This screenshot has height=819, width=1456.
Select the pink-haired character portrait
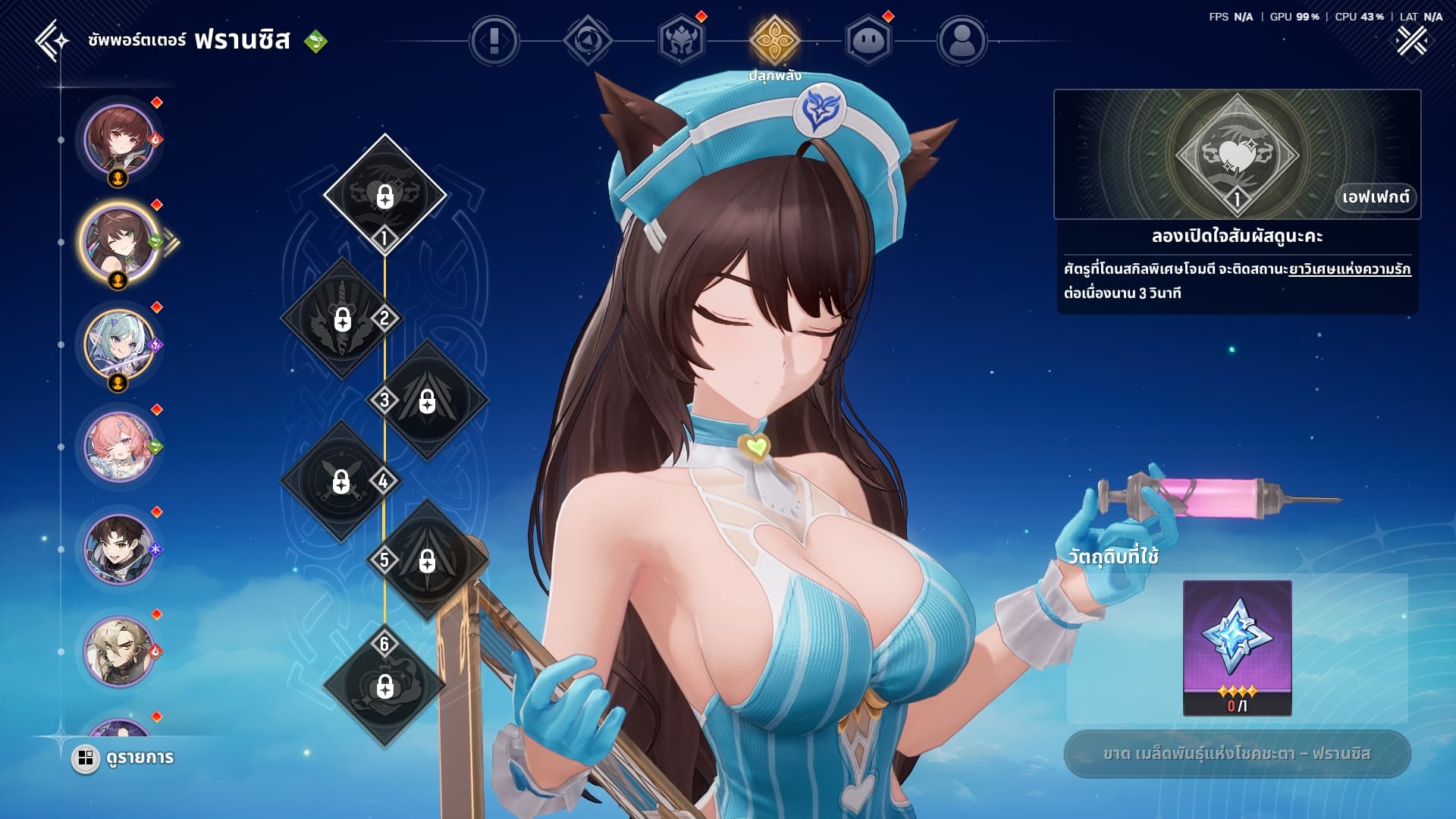click(119, 447)
